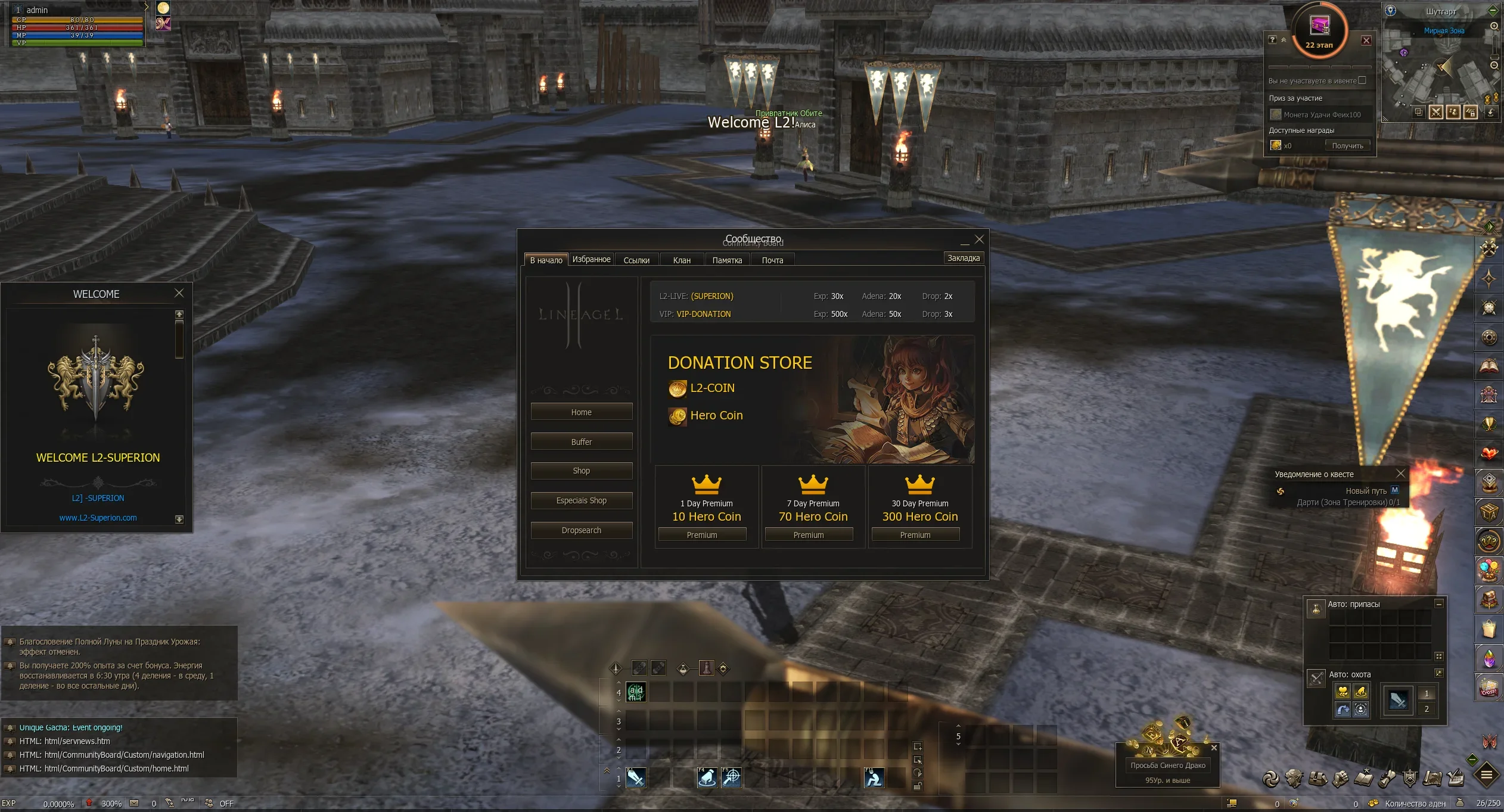Viewport: 1504px width, 812px height.
Task: Buy 30 Day Premium for 300 Hero Coin
Action: pos(915,535)
